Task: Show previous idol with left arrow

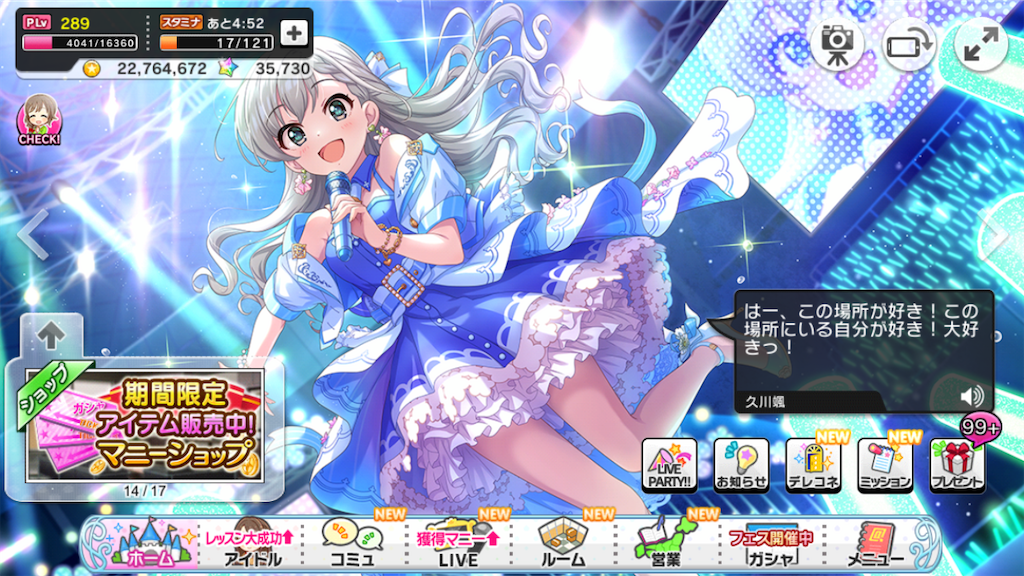Action: coord(31,236)
